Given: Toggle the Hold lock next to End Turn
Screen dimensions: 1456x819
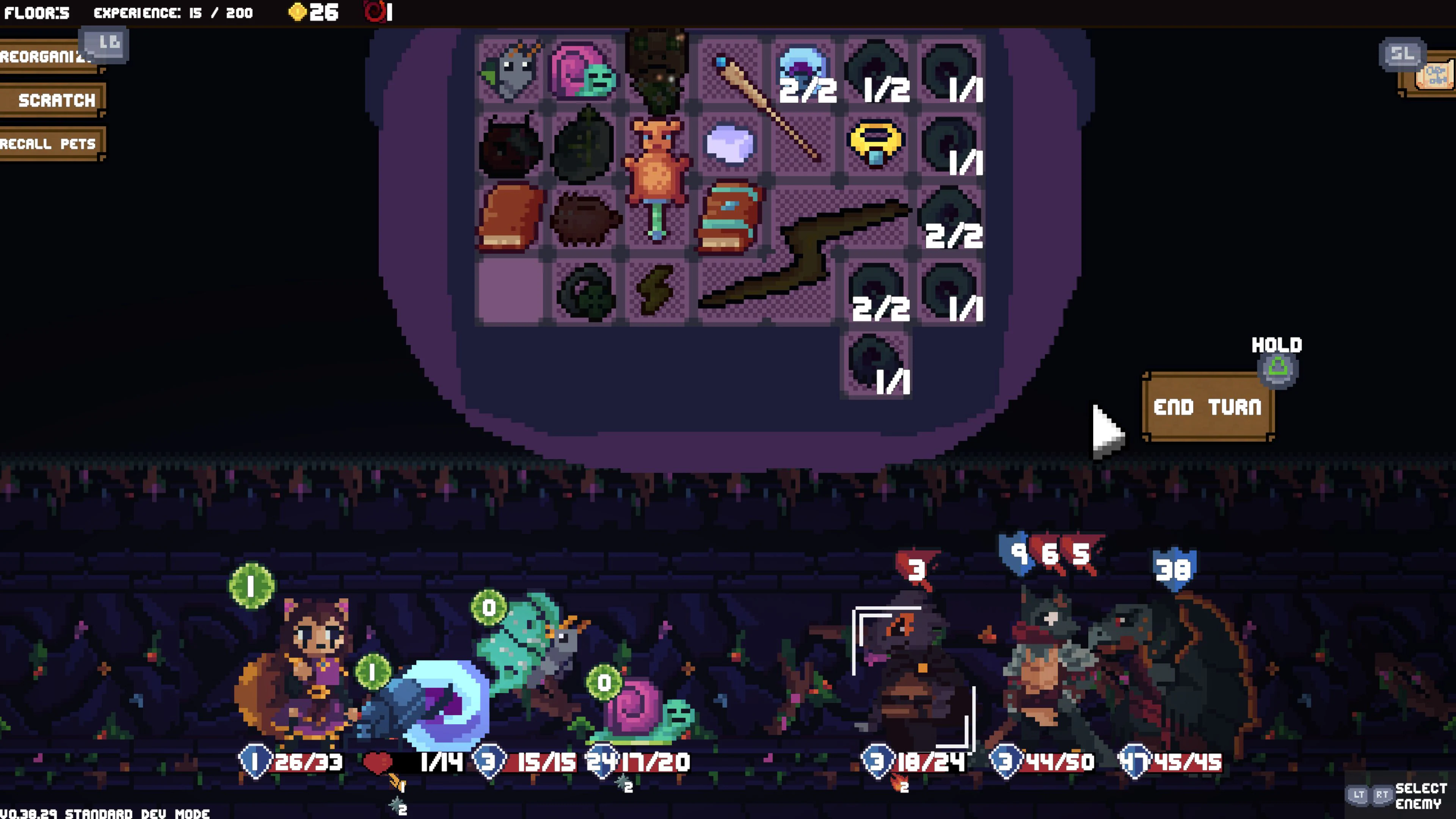Looking at the screenshot, I should tap(1279, 370).
